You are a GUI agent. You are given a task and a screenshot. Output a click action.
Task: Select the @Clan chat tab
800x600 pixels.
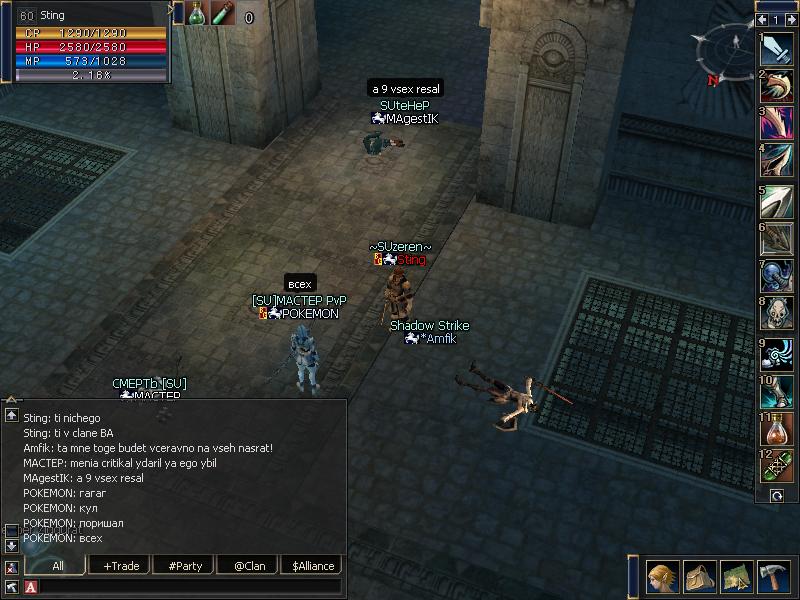247,566
